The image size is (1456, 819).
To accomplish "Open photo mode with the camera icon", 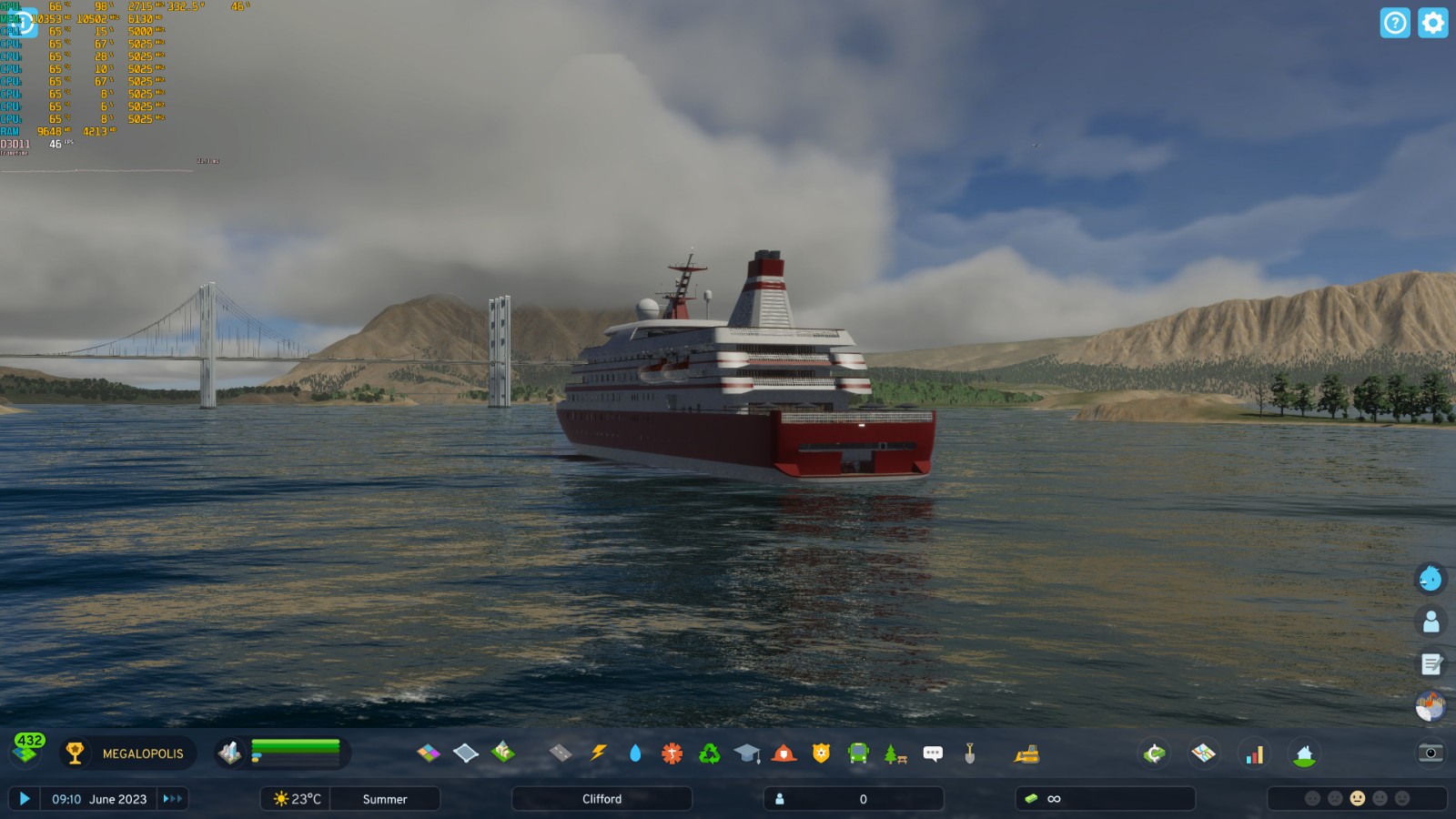I will click(1431, 753).
